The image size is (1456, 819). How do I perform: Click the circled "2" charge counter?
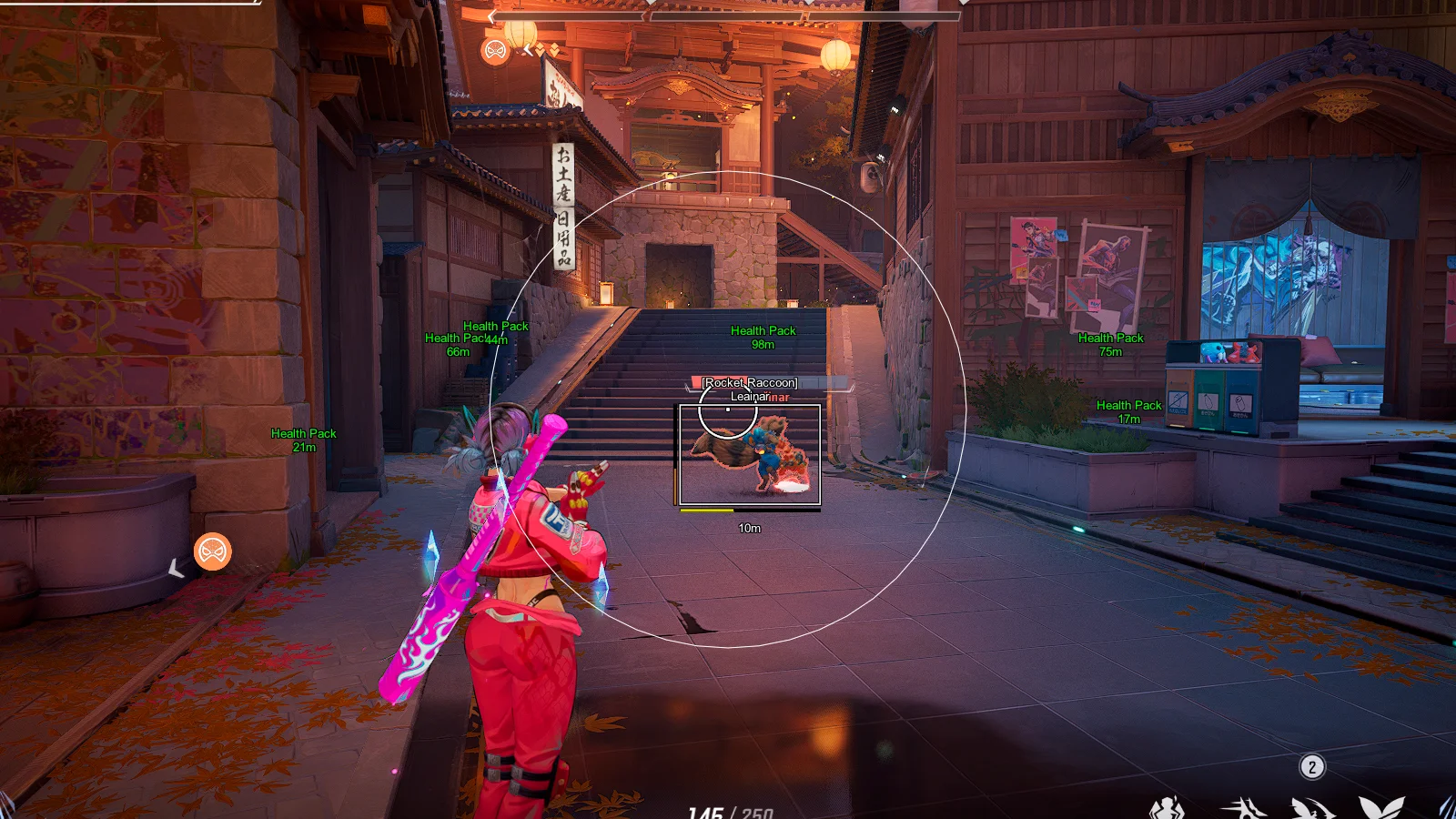[1312, 766]
